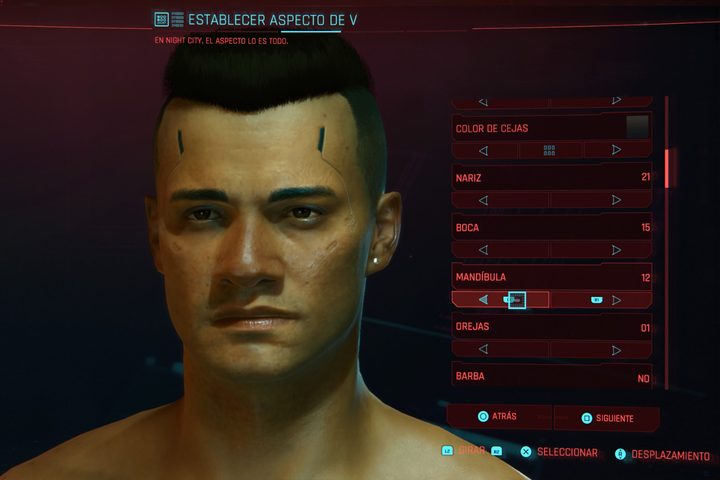Click the left arrow for Mandíbula

(x=484, y=299)
